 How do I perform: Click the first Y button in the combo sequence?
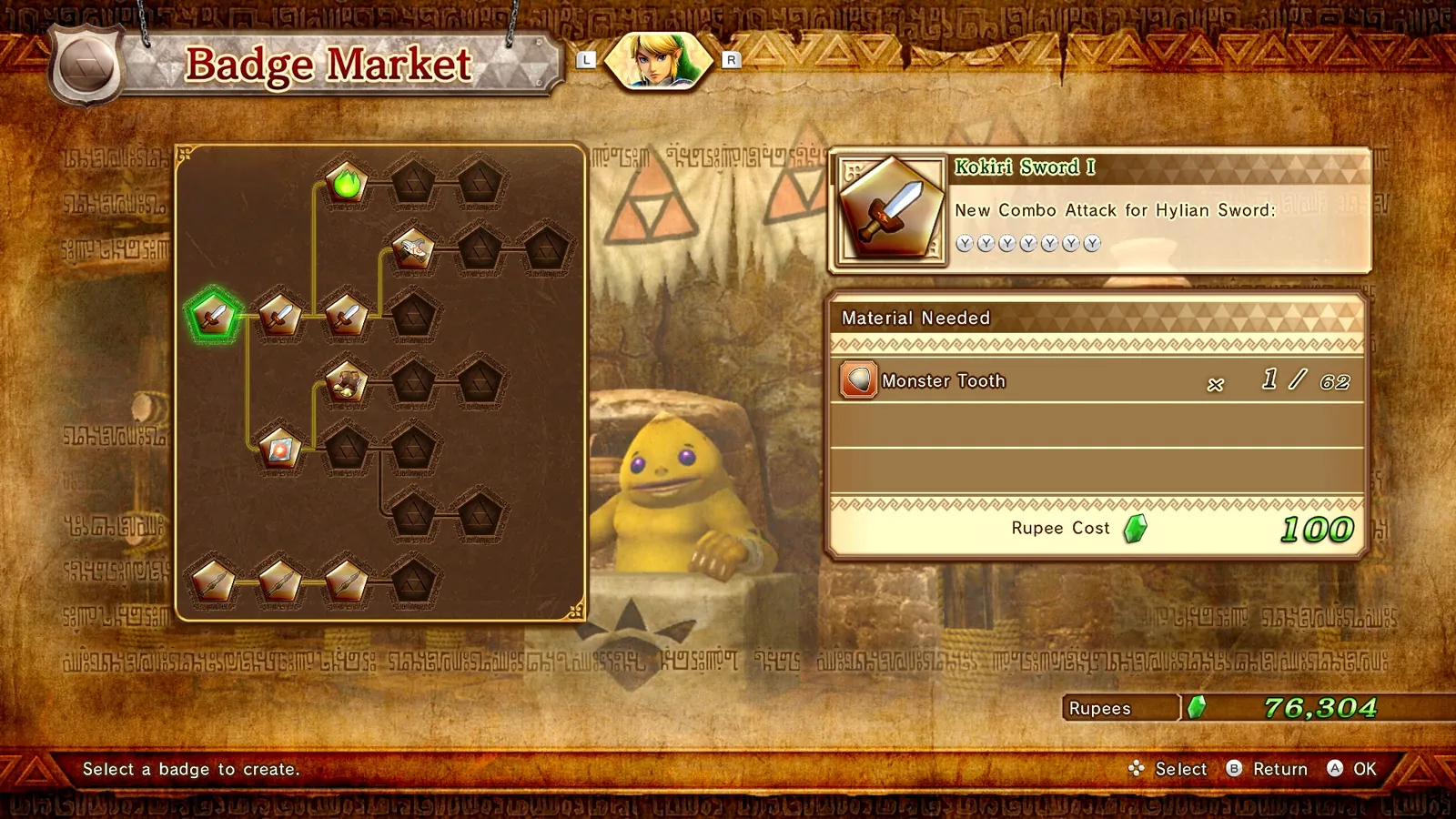coord(963,244)
